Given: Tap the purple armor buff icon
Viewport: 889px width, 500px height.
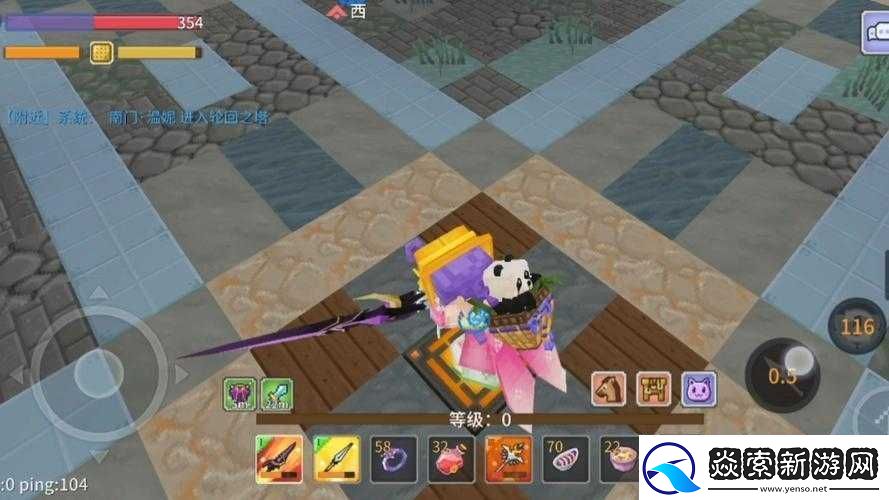Looking at the screenshot, I should [x=240, y=395].
